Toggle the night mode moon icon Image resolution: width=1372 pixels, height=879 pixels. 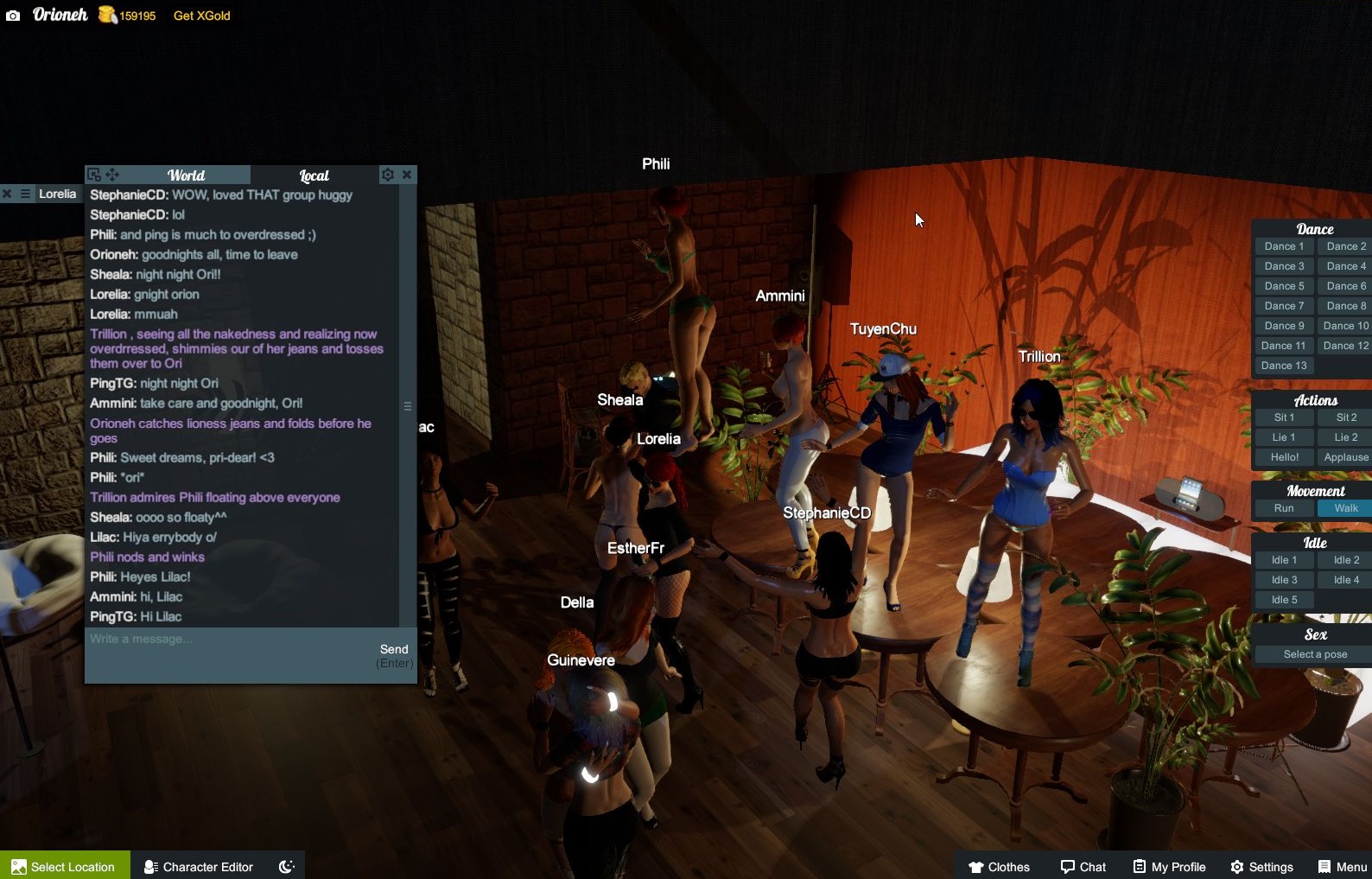pos(287,866)
